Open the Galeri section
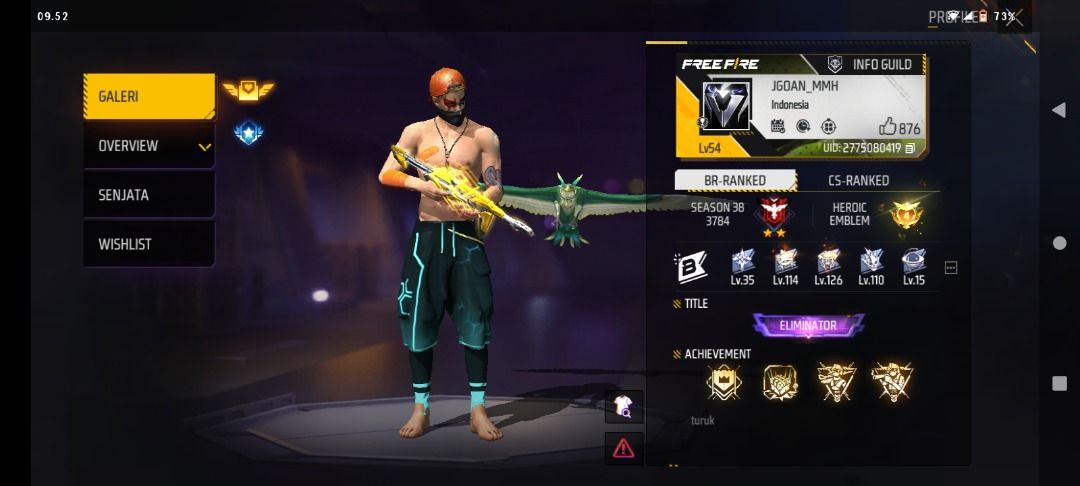Image resolution: width=1080 pixels, height=486 pixels. [x=148, y=97]
